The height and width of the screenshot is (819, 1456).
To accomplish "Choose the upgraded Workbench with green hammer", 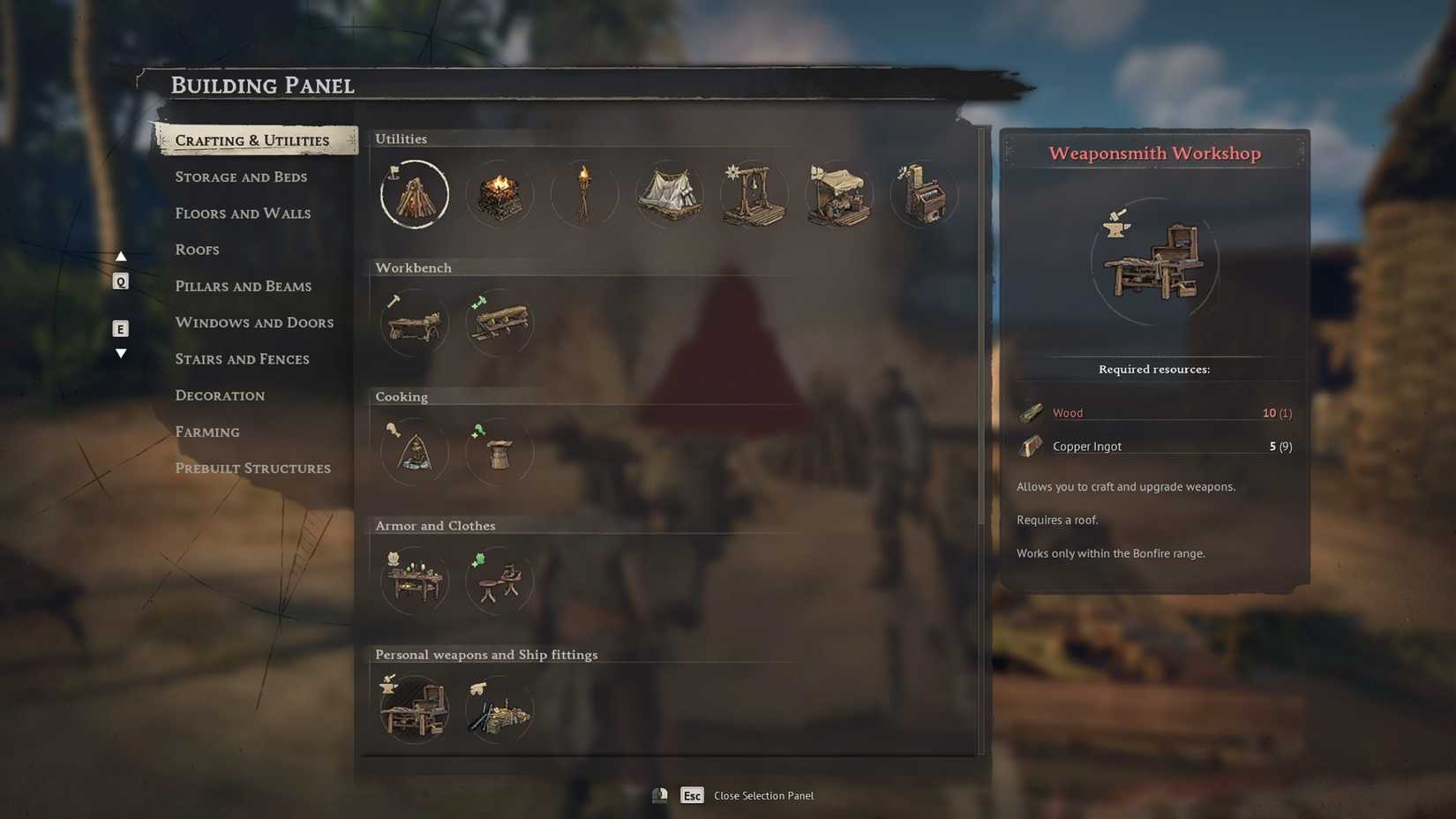I will [x=499, y=323].
